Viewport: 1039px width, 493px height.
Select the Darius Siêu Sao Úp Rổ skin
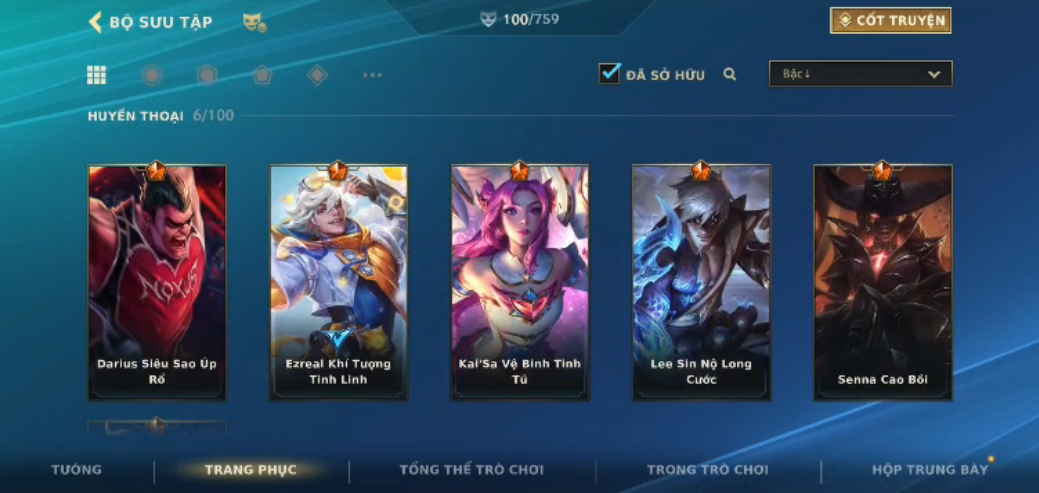pos(157,283)
